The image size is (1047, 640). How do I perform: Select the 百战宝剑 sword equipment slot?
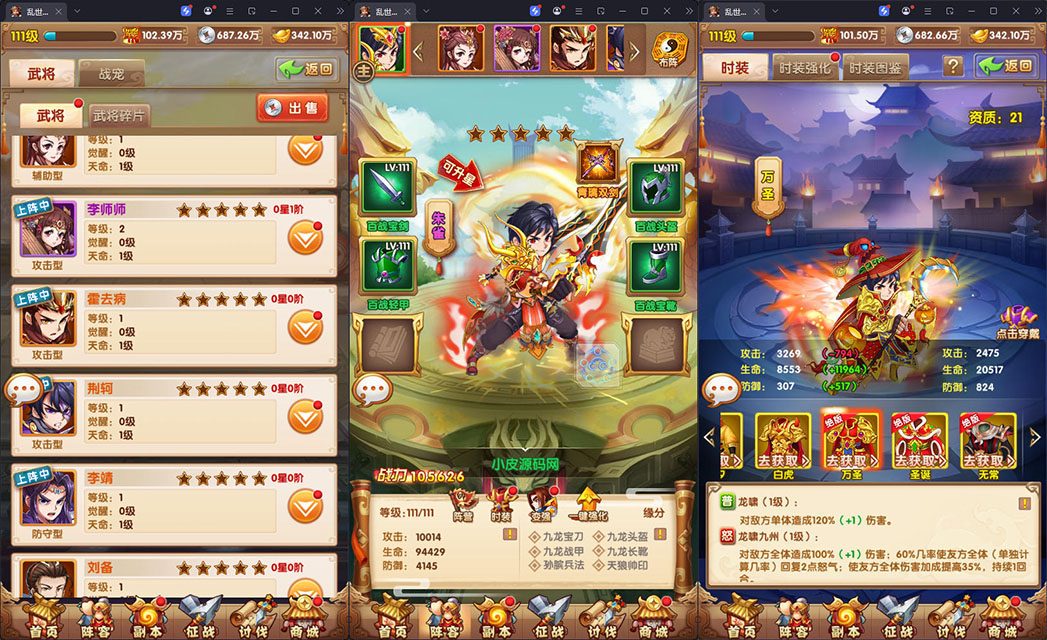click(387, 190)
